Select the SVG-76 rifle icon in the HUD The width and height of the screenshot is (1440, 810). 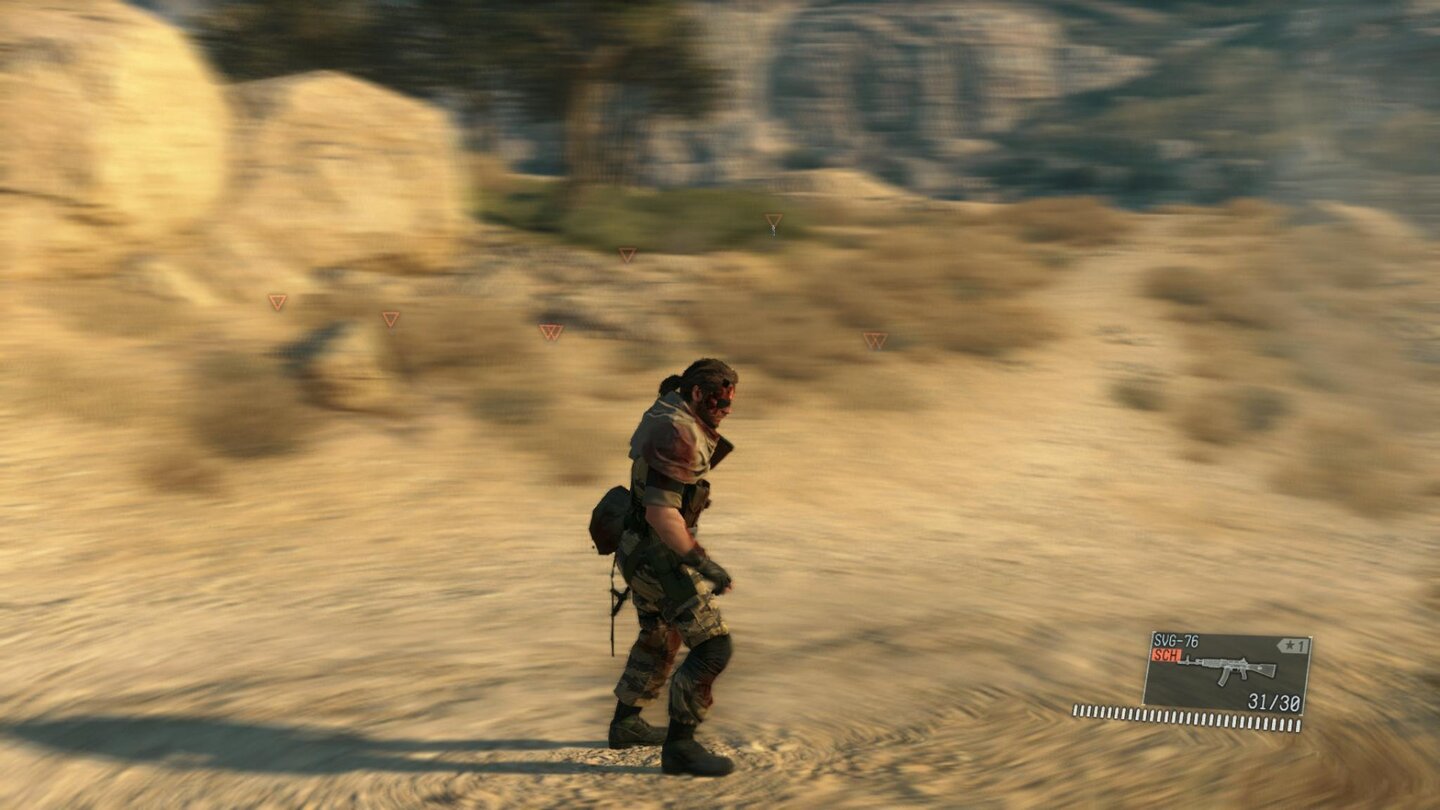point(1228,668)
